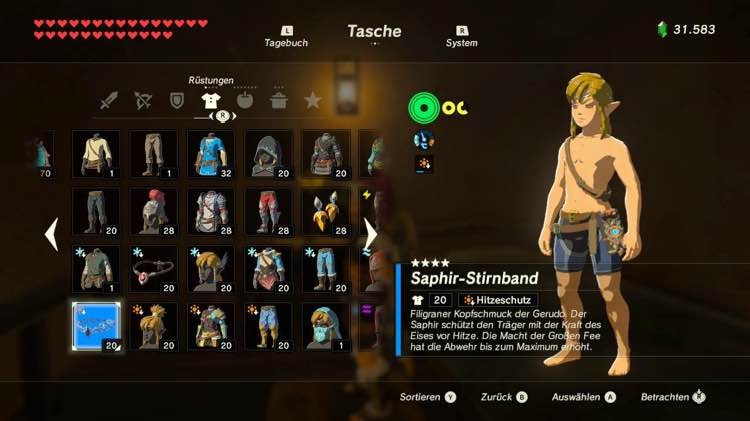Select the beige old shirt slot
Screen dimensions: 750x421
pyautogui.click(x=96, y=154)
